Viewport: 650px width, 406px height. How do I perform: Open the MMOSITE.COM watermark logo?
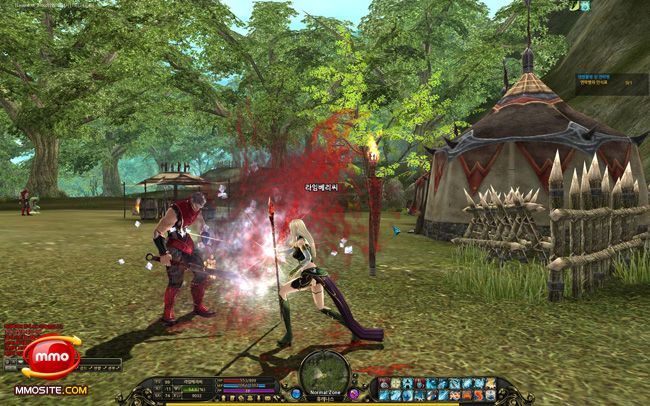coord(50,389)
